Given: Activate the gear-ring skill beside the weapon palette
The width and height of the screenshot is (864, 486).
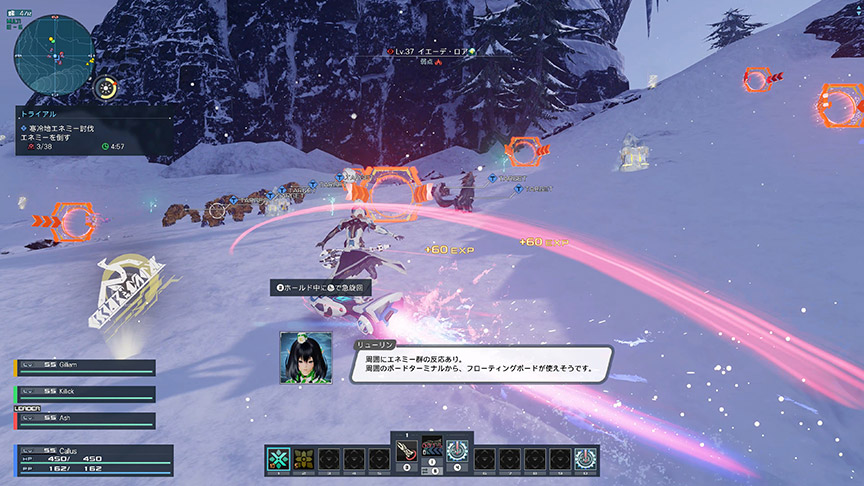Looking at the screenshot, I should (456, 452).
